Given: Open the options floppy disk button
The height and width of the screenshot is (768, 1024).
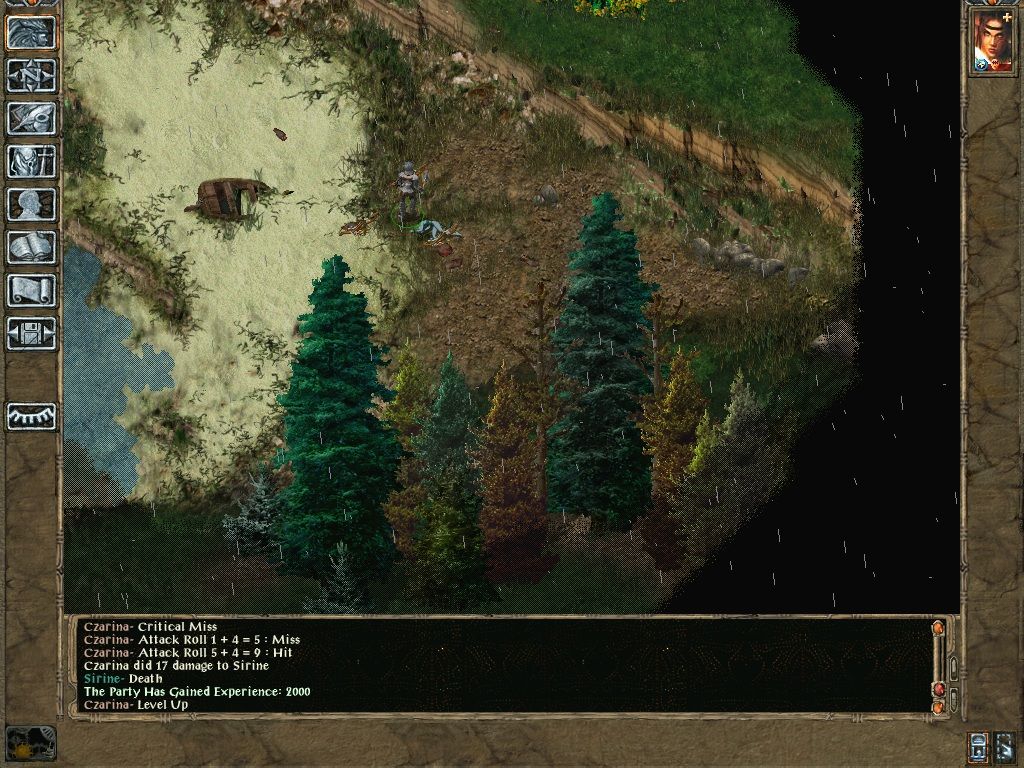Looking at the screenshot, I should 31,333.
